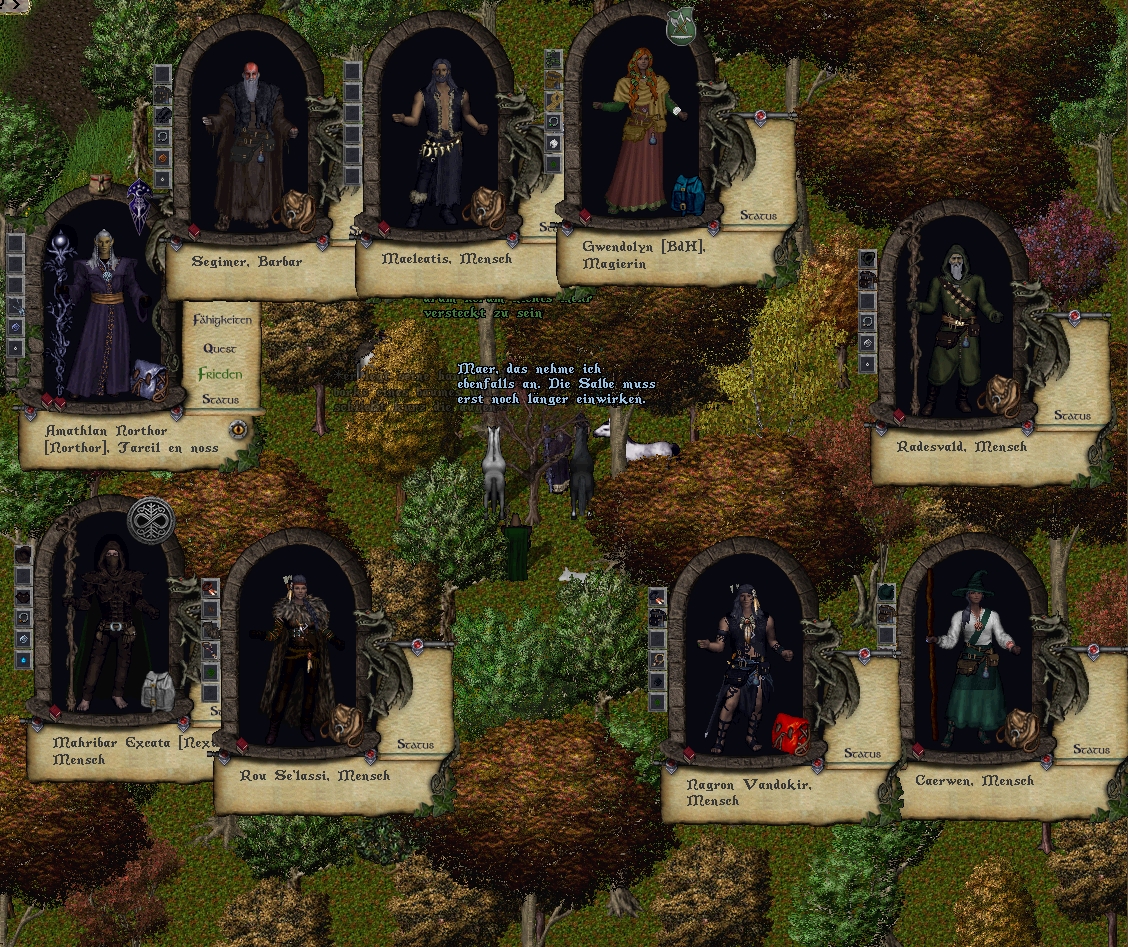Expand the double-arrow panel in the corner
Viewport: 1128px width, 947px height.
[15, 6]
